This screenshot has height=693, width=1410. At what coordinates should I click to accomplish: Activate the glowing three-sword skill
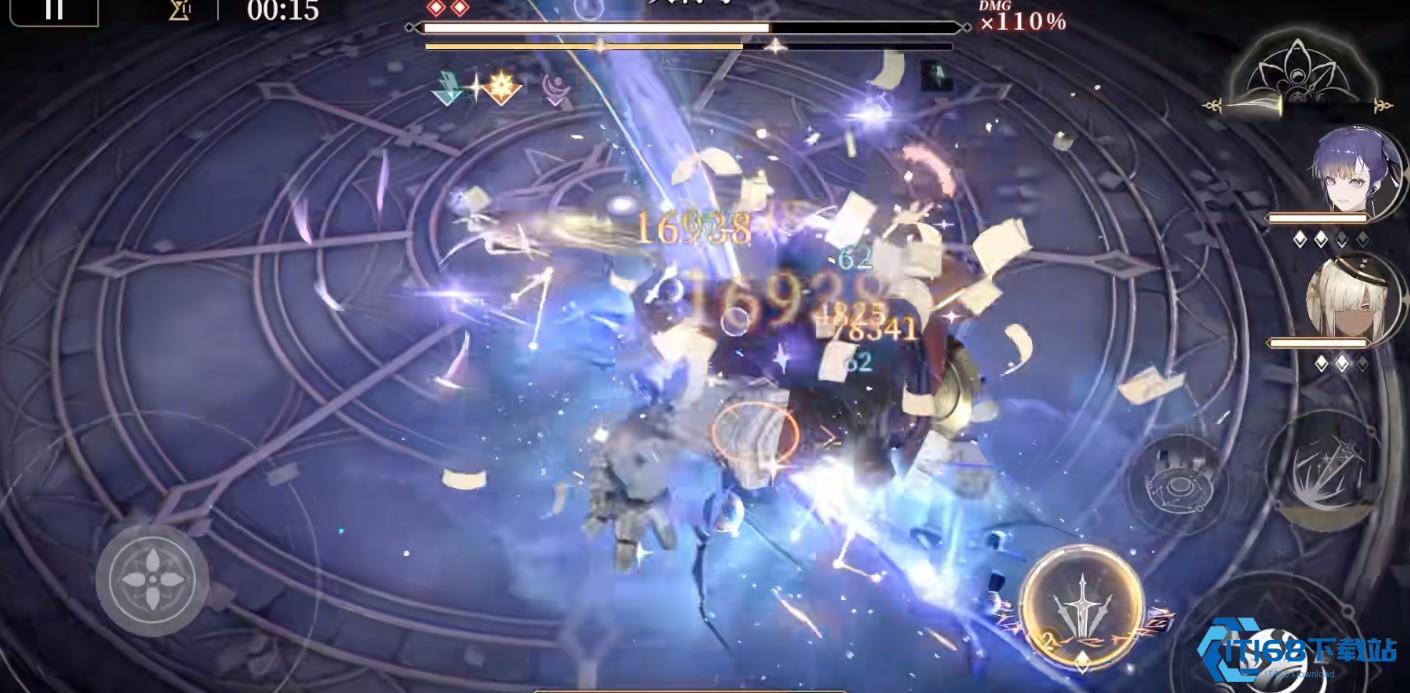pos(1082,606)
